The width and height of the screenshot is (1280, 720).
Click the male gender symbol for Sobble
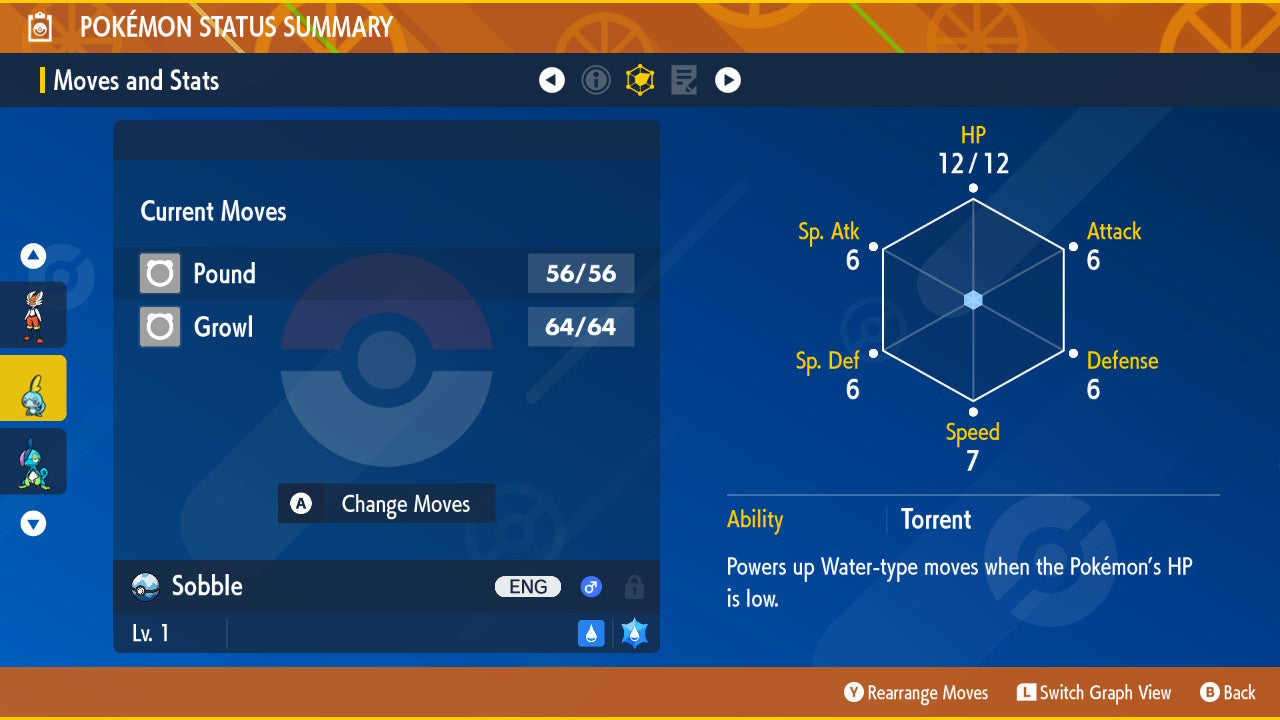[x=591, y=587]
